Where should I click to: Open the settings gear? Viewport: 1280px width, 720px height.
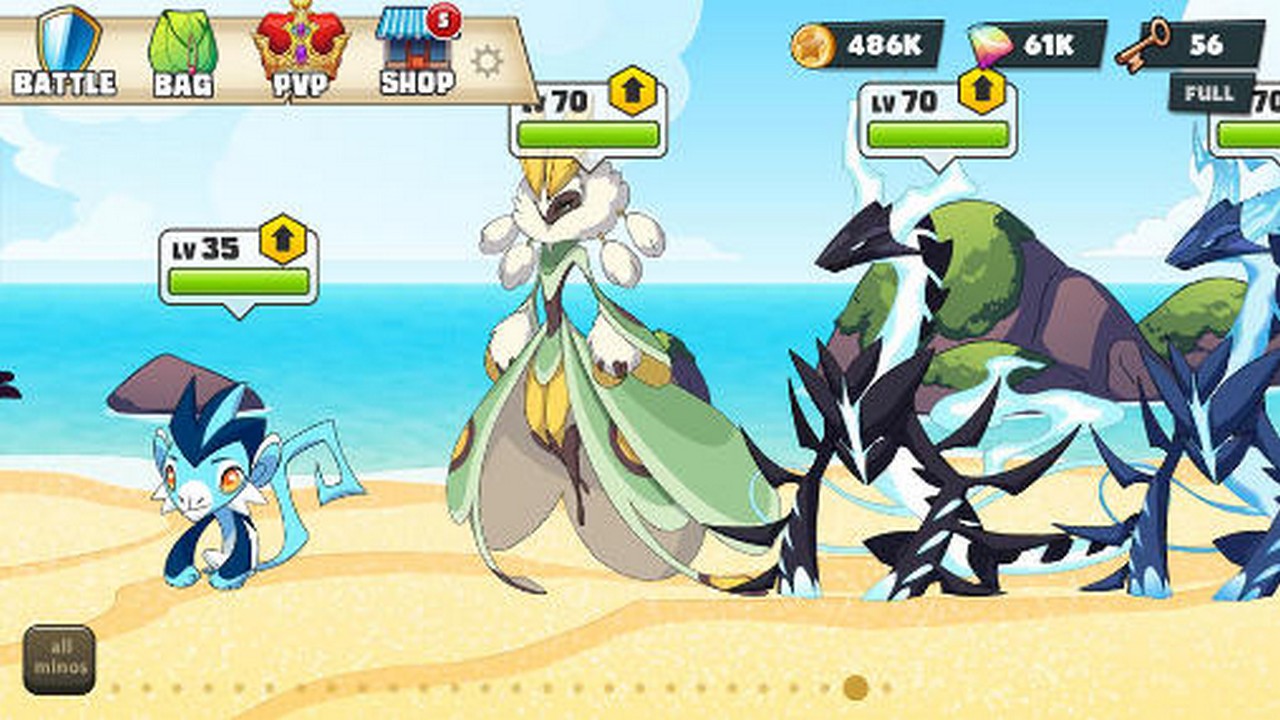point(487,62)
